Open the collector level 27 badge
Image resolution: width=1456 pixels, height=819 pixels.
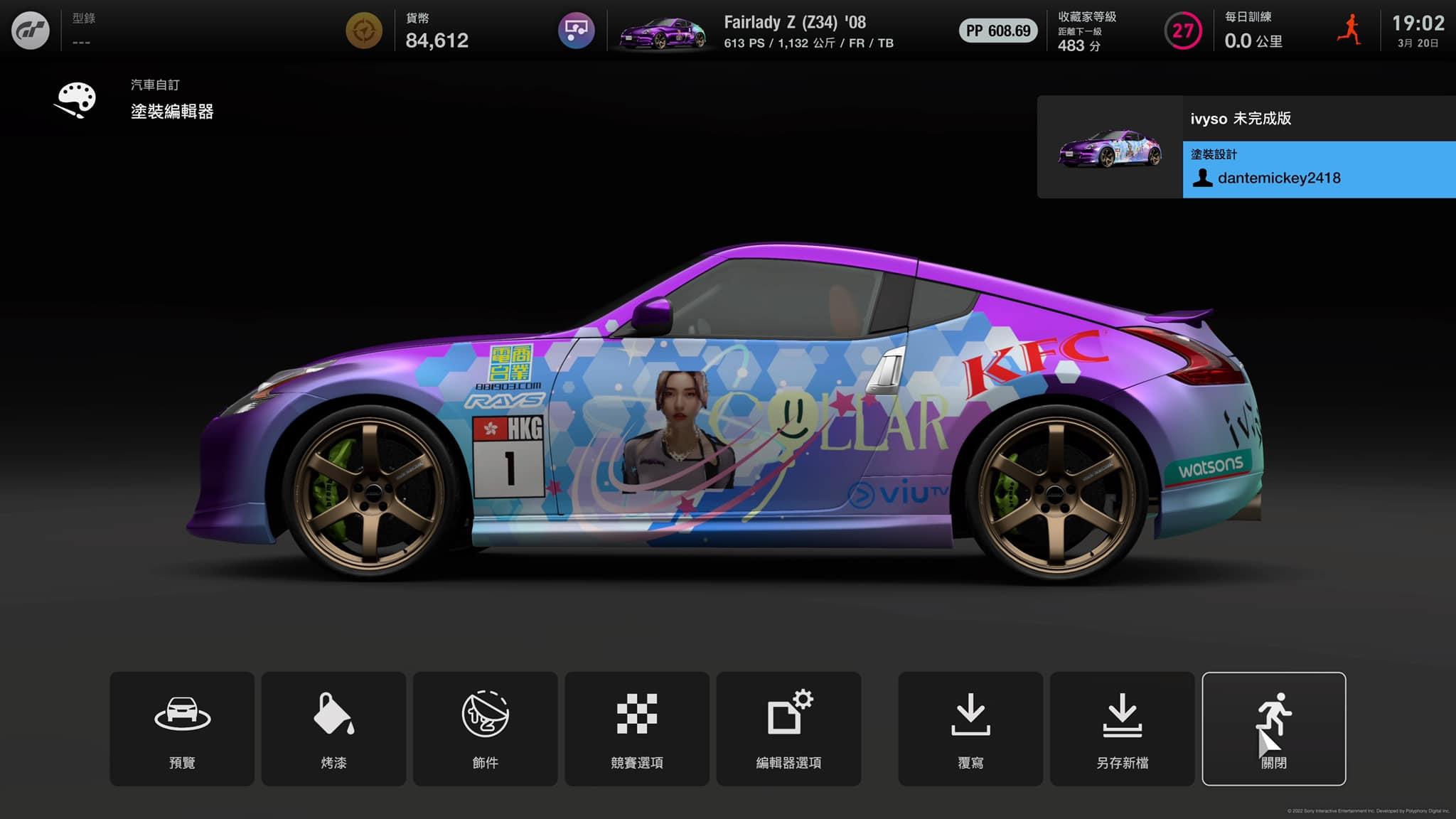(x=1182, y=31)
